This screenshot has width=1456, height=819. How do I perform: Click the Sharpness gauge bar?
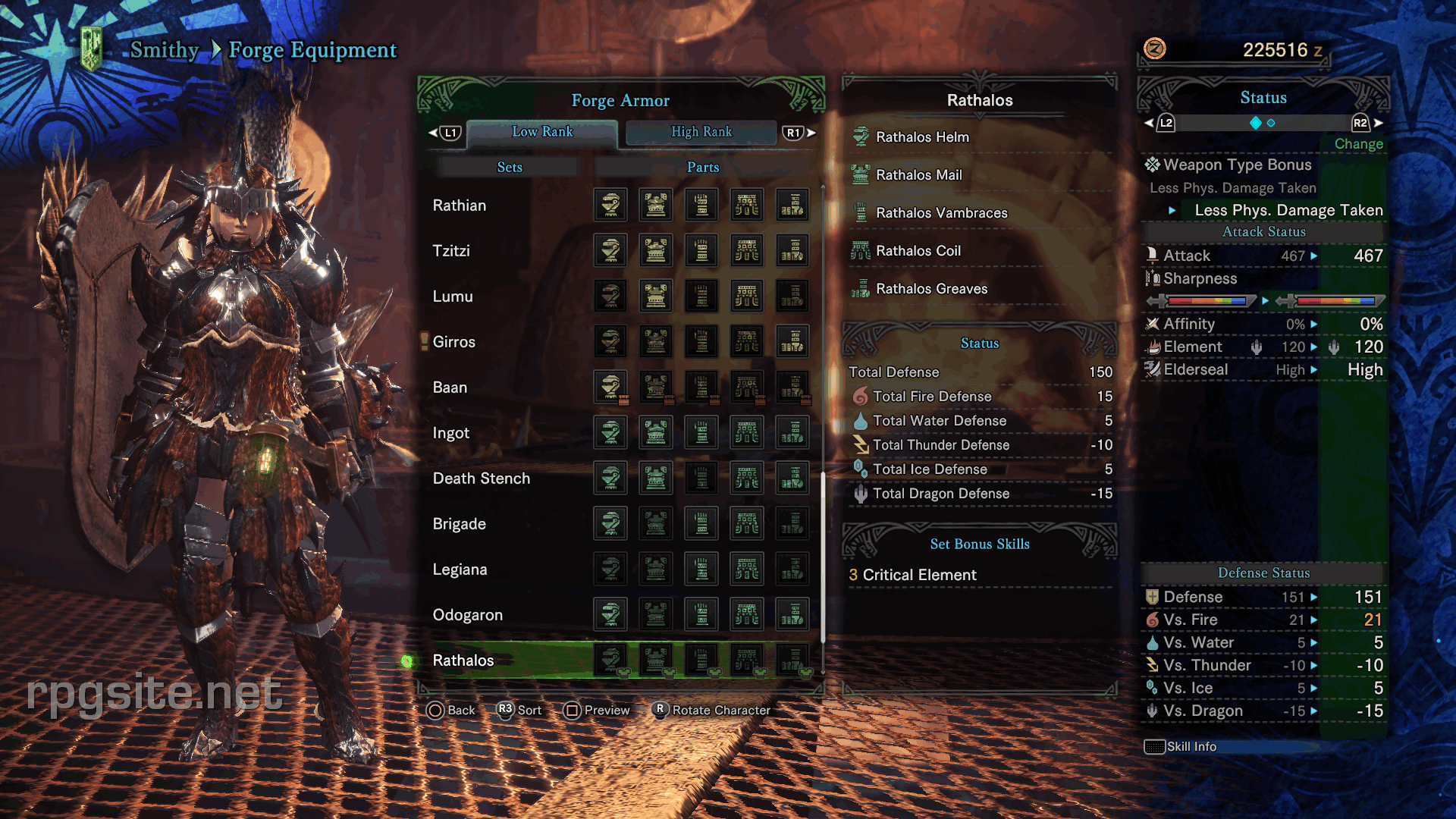1206,300
